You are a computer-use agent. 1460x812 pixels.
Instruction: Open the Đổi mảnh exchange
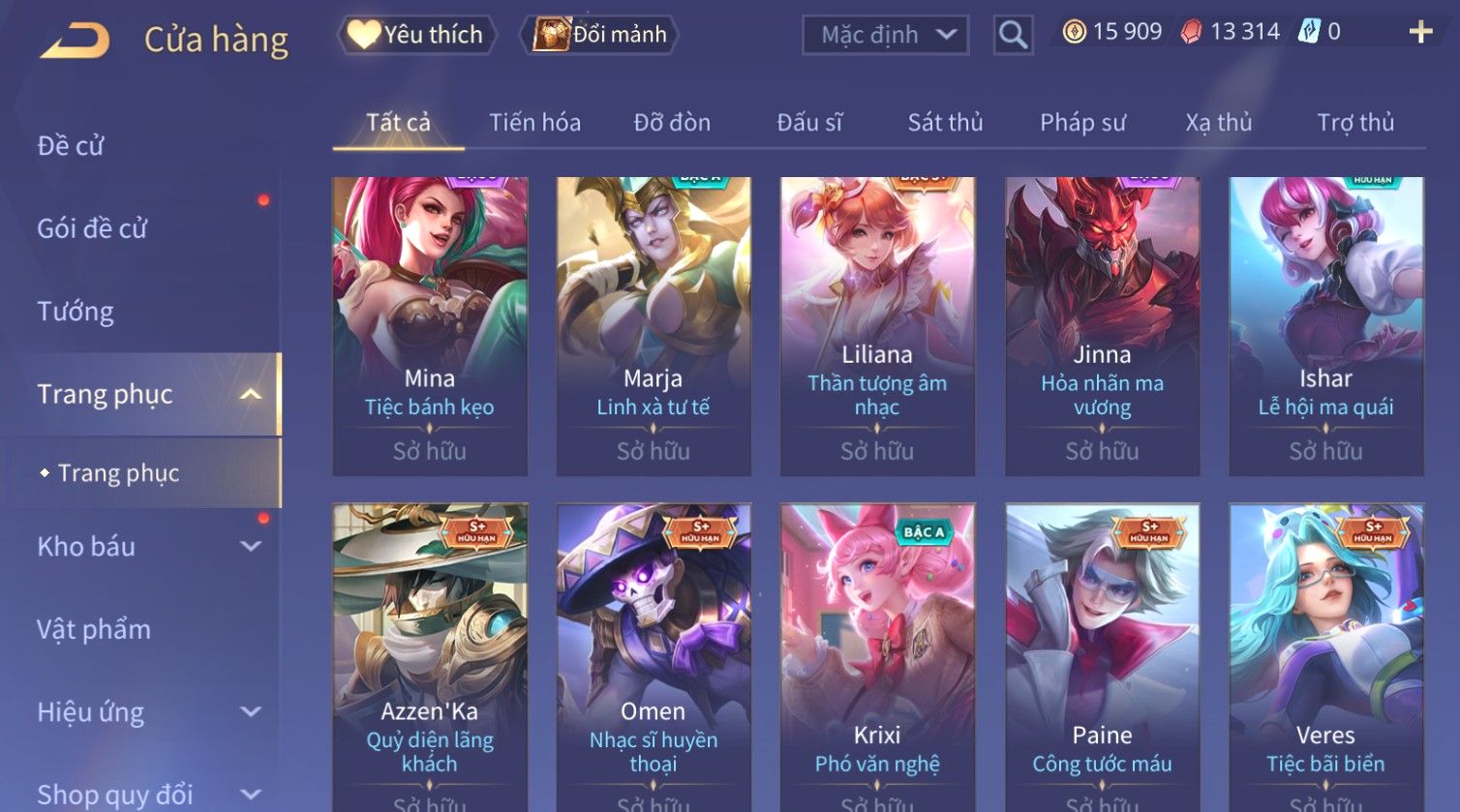pyautogui.click(x=600, y=35)
